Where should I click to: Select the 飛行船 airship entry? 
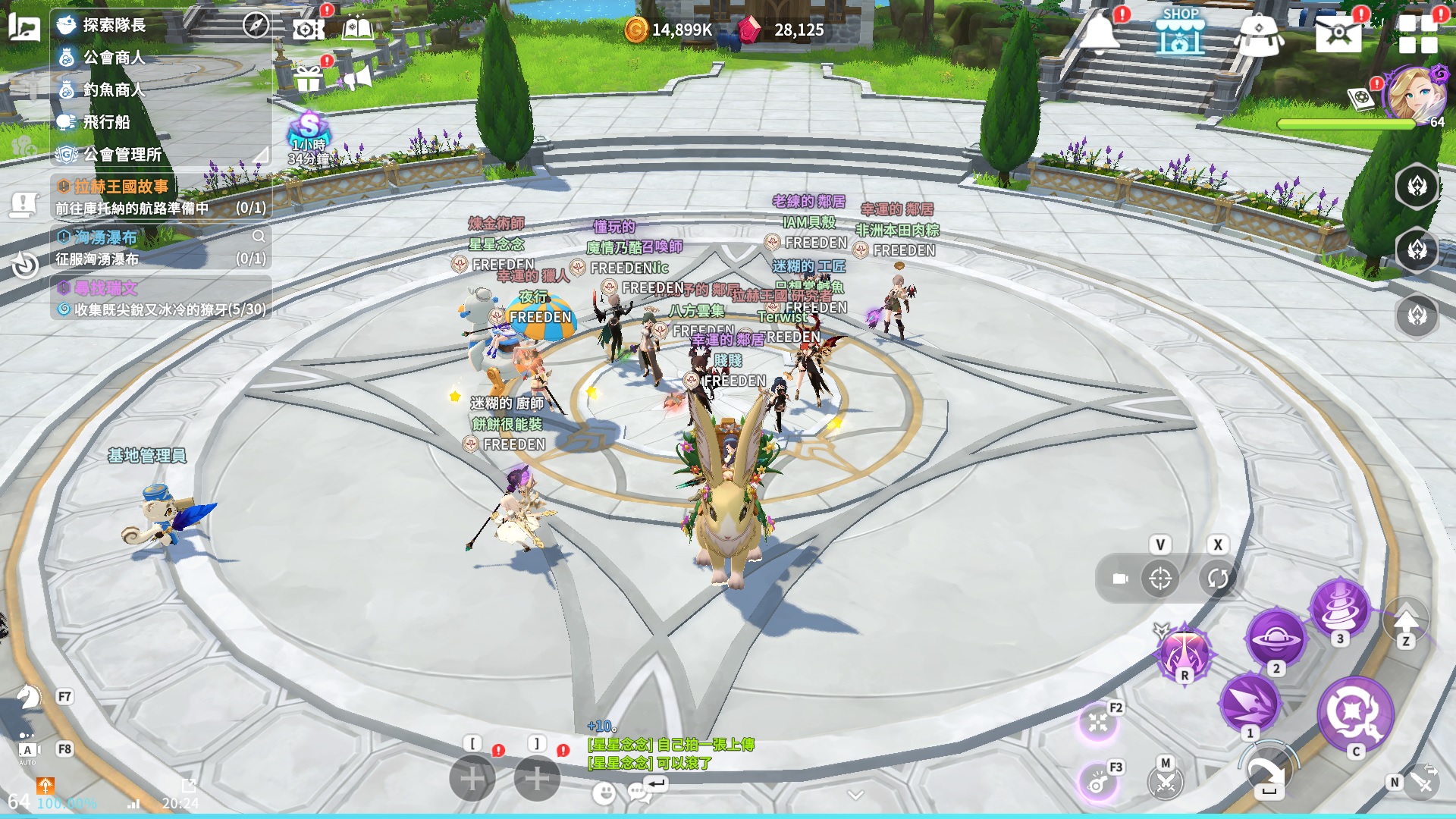(106, 122)
